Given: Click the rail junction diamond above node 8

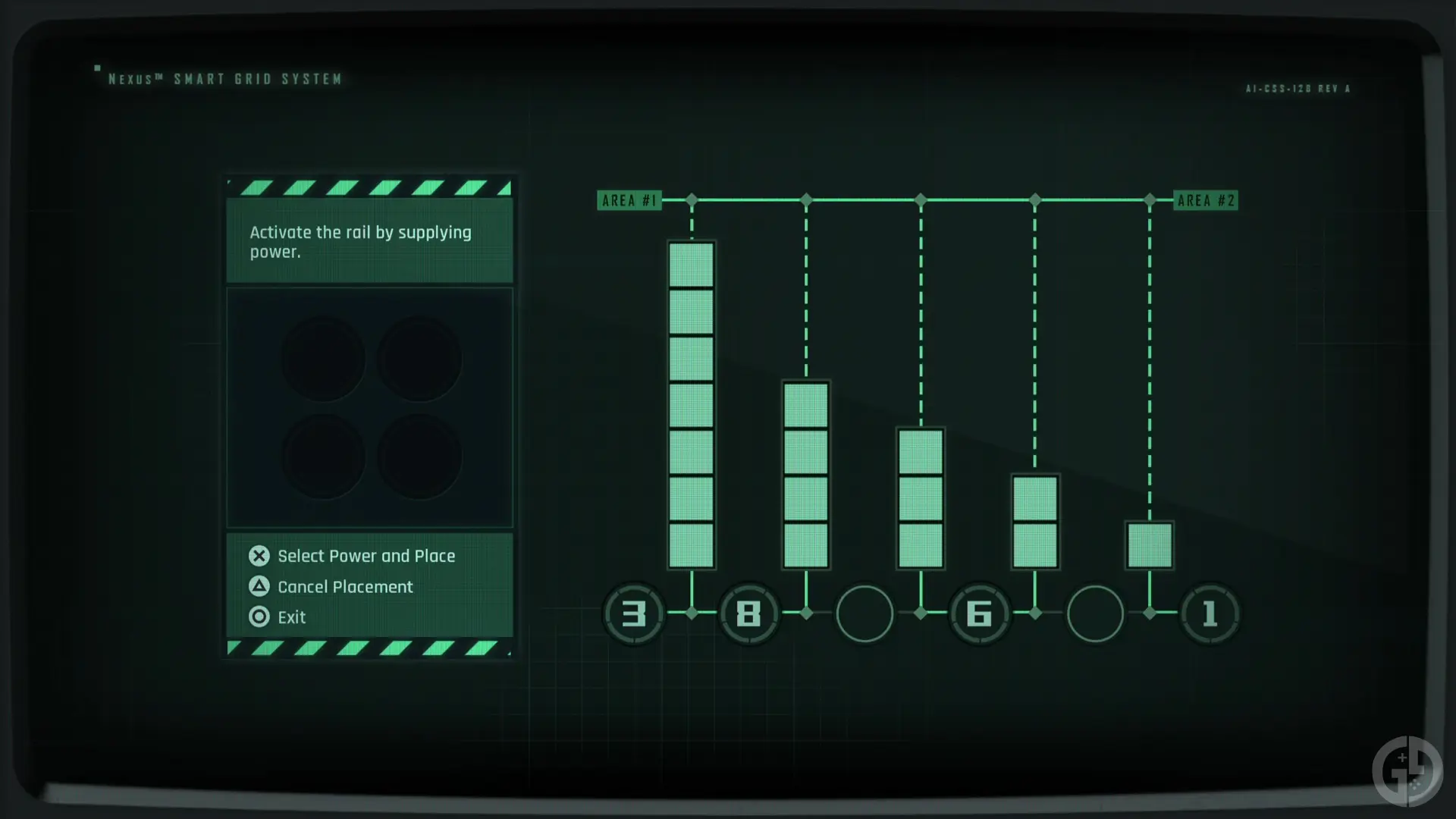Looking at the screenshot, I should [x=806, y=199].
